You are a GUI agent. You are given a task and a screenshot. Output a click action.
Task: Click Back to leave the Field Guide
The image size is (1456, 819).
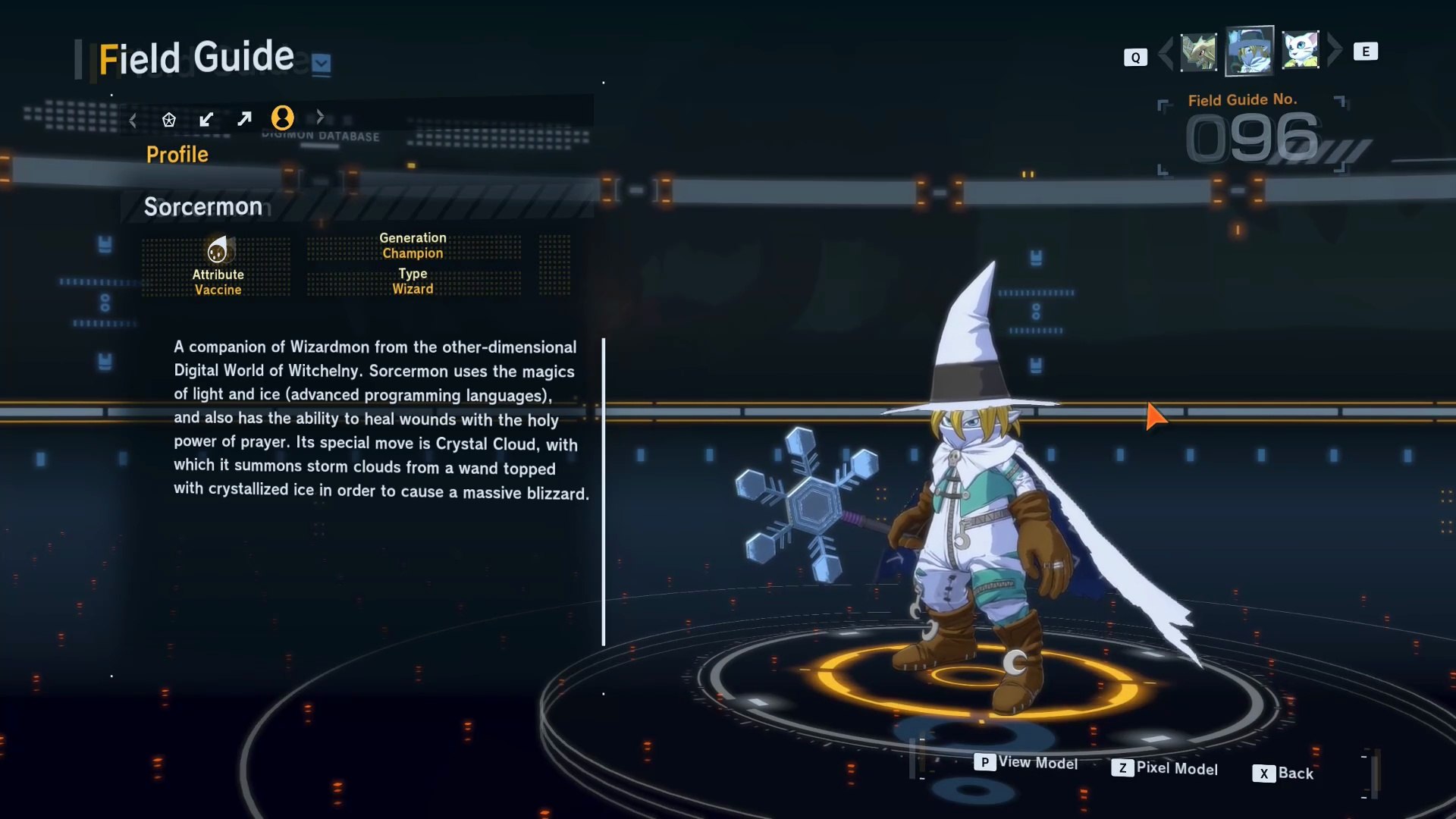pyautogui.click(x=1283, y=773)
